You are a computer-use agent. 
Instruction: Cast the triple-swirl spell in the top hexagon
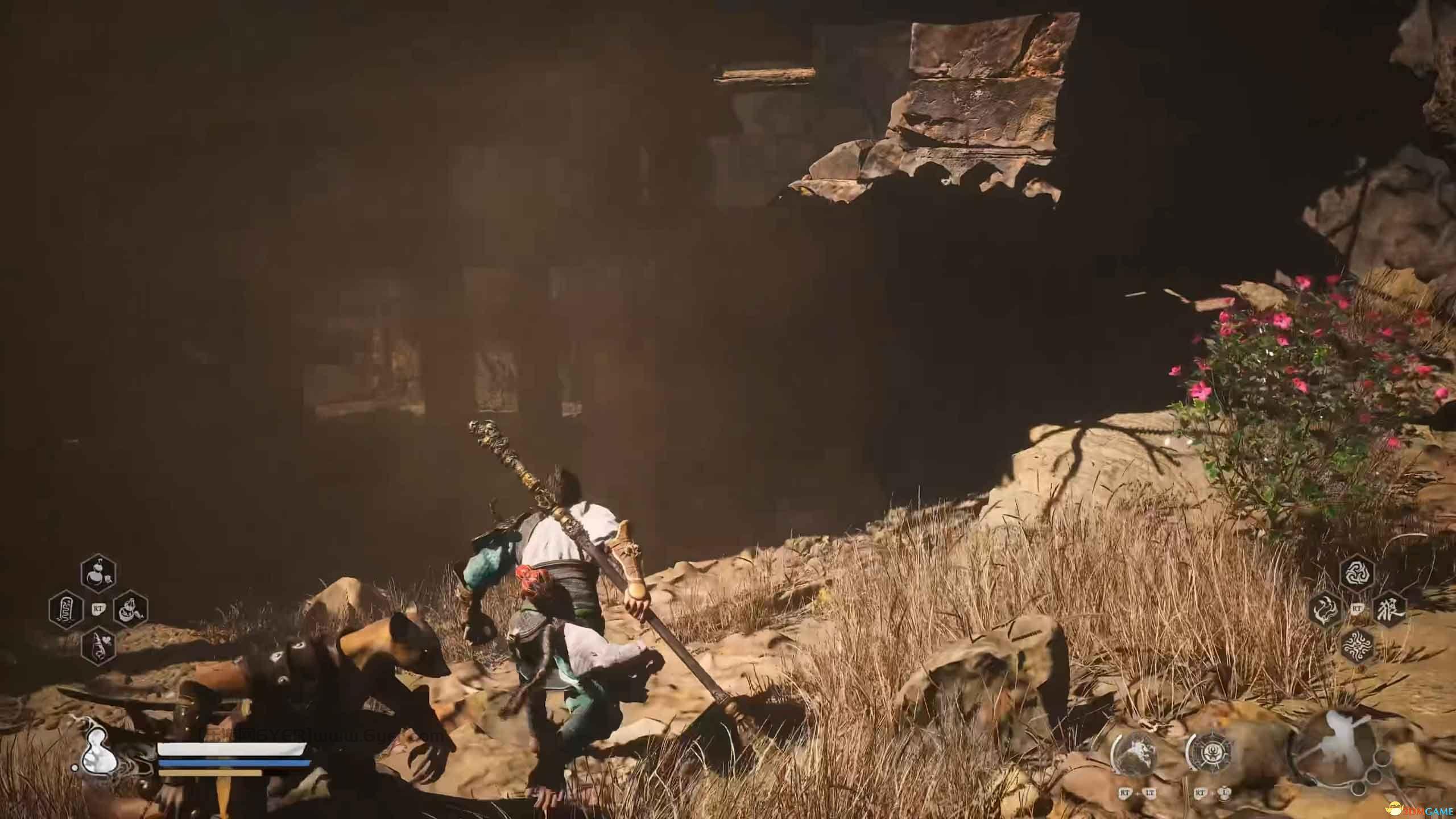pyautogui.click(x=1358, y=574)
